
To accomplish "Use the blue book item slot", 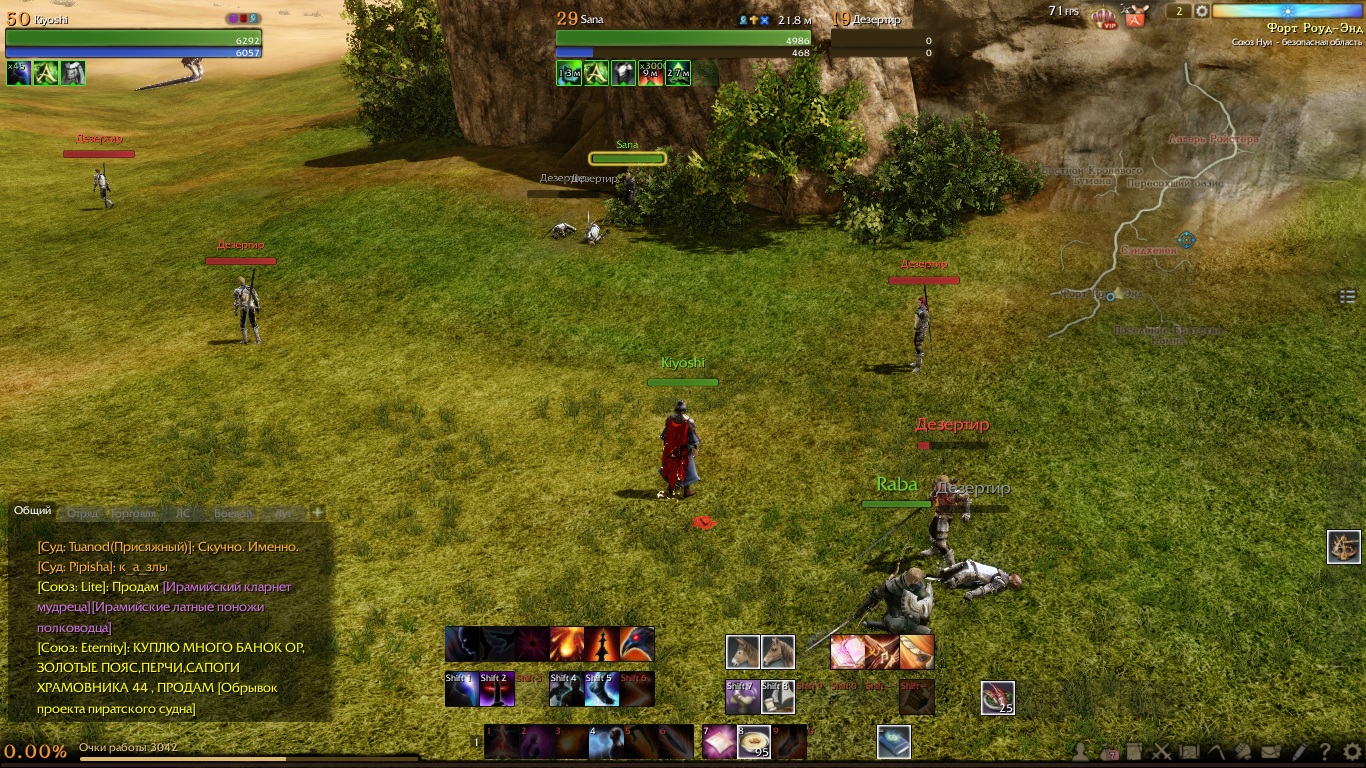I will pos(894,742).
